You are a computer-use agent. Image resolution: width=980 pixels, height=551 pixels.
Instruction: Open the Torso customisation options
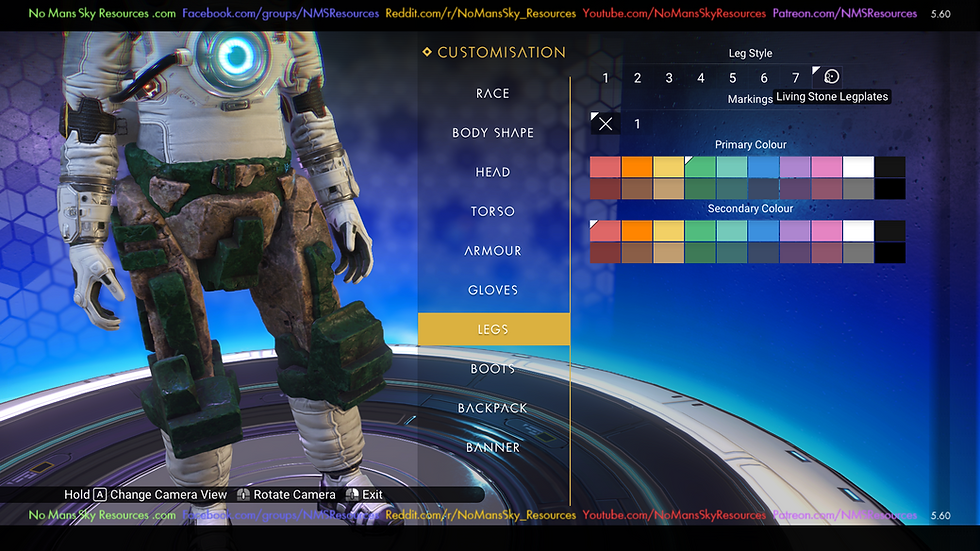(x=493, y=211)
